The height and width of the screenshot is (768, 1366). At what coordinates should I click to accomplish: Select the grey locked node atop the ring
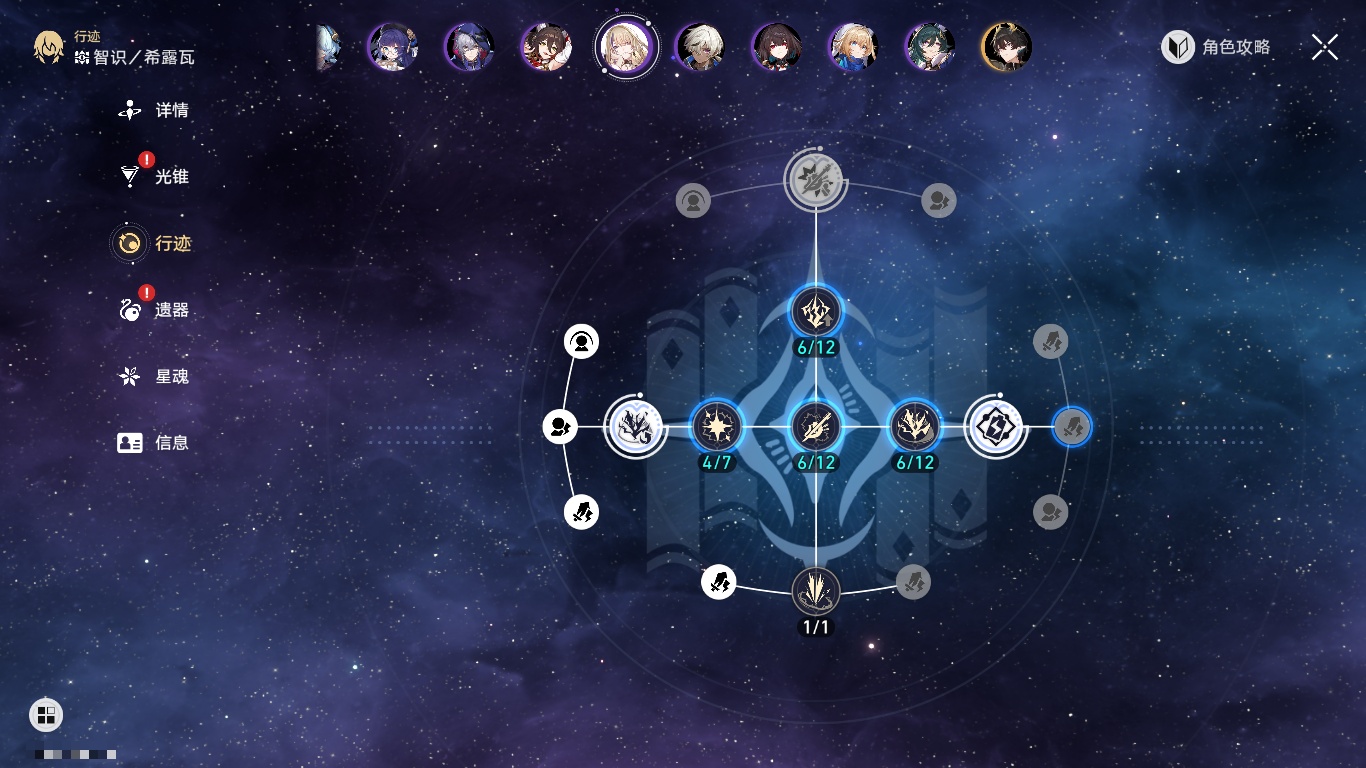coord(816,180)
